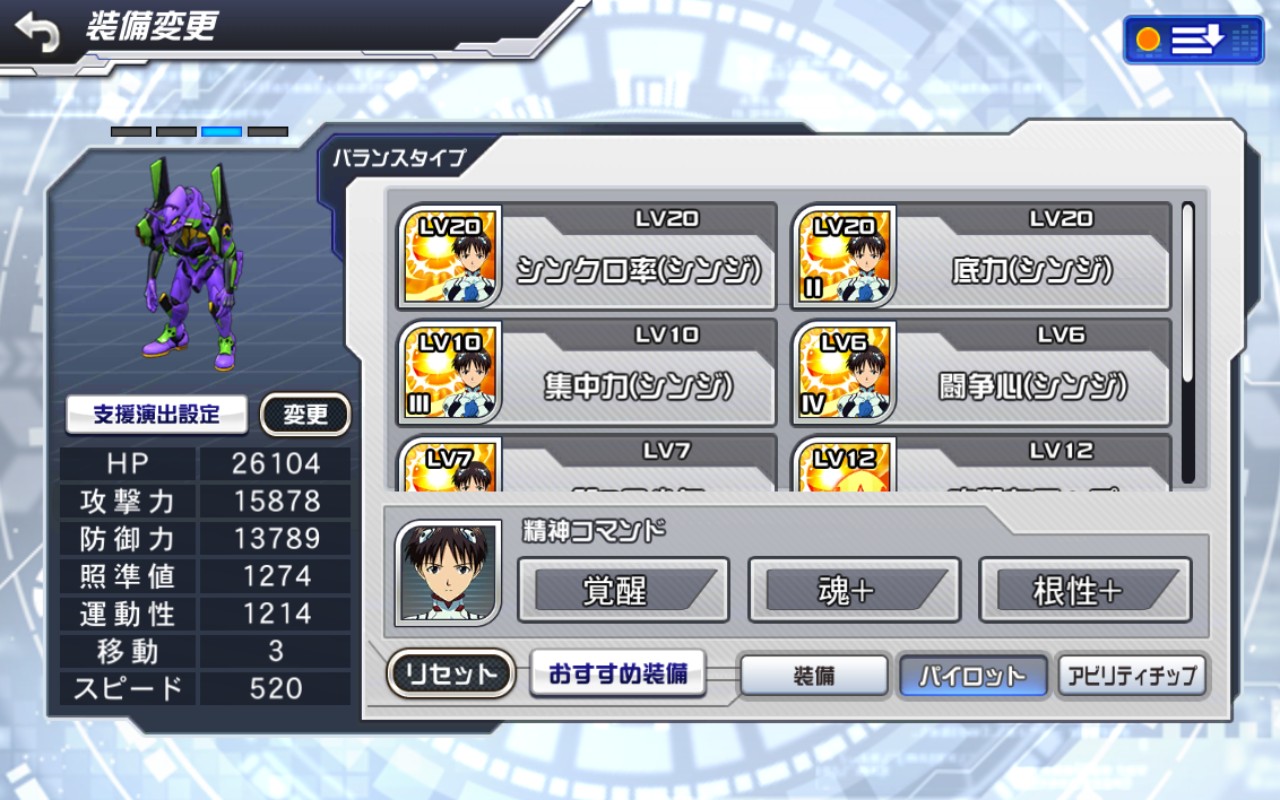Open the sort menu at top right
Screen dimensions: 1280x800
pyautogui.click(x=1193, y=40)
